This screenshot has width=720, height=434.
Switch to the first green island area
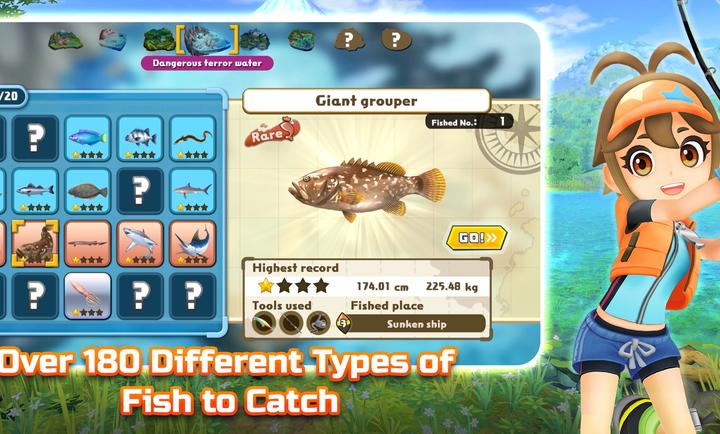click(64, 39)
